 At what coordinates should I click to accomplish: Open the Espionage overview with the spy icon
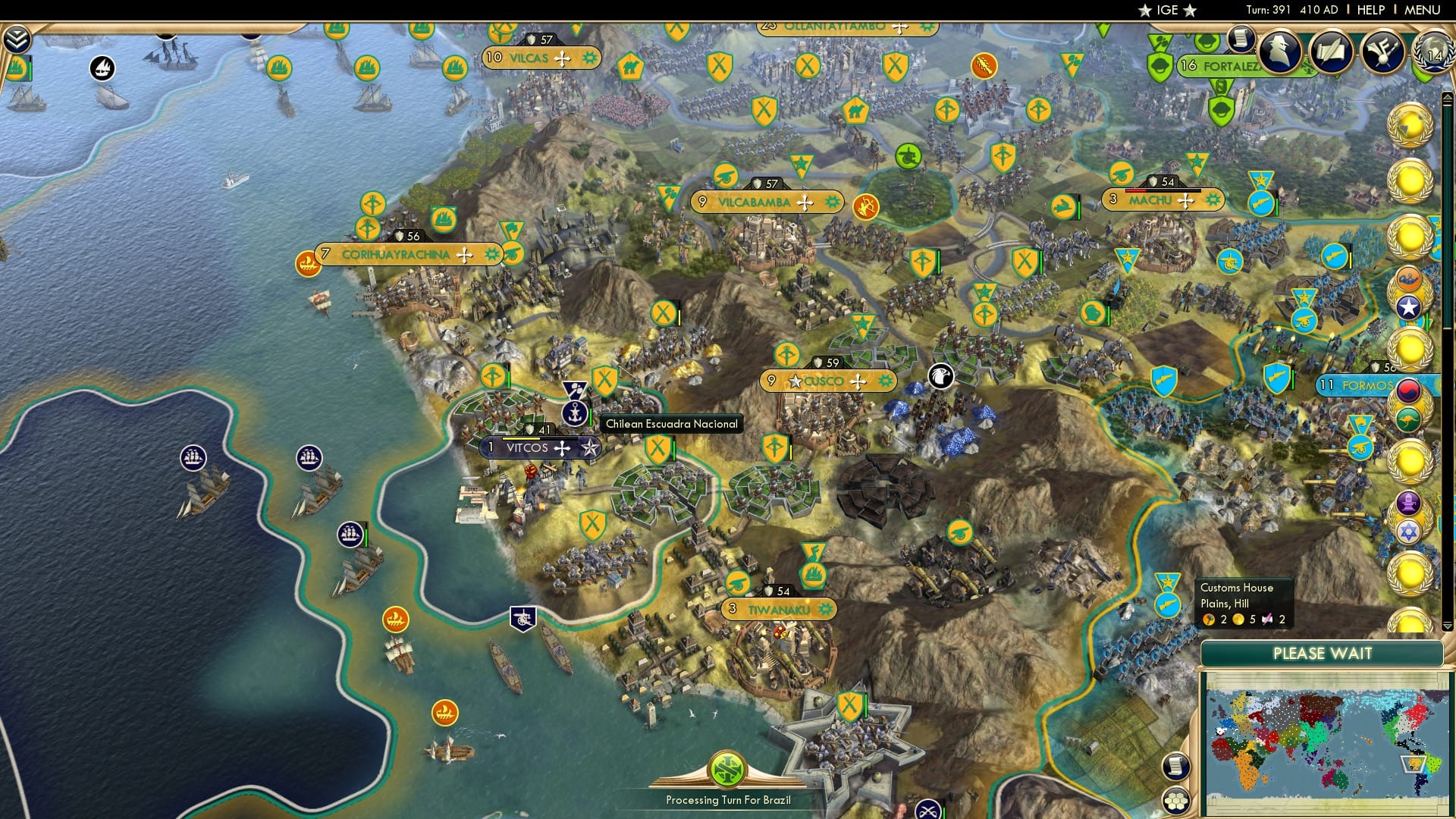tap(1279, 51)
